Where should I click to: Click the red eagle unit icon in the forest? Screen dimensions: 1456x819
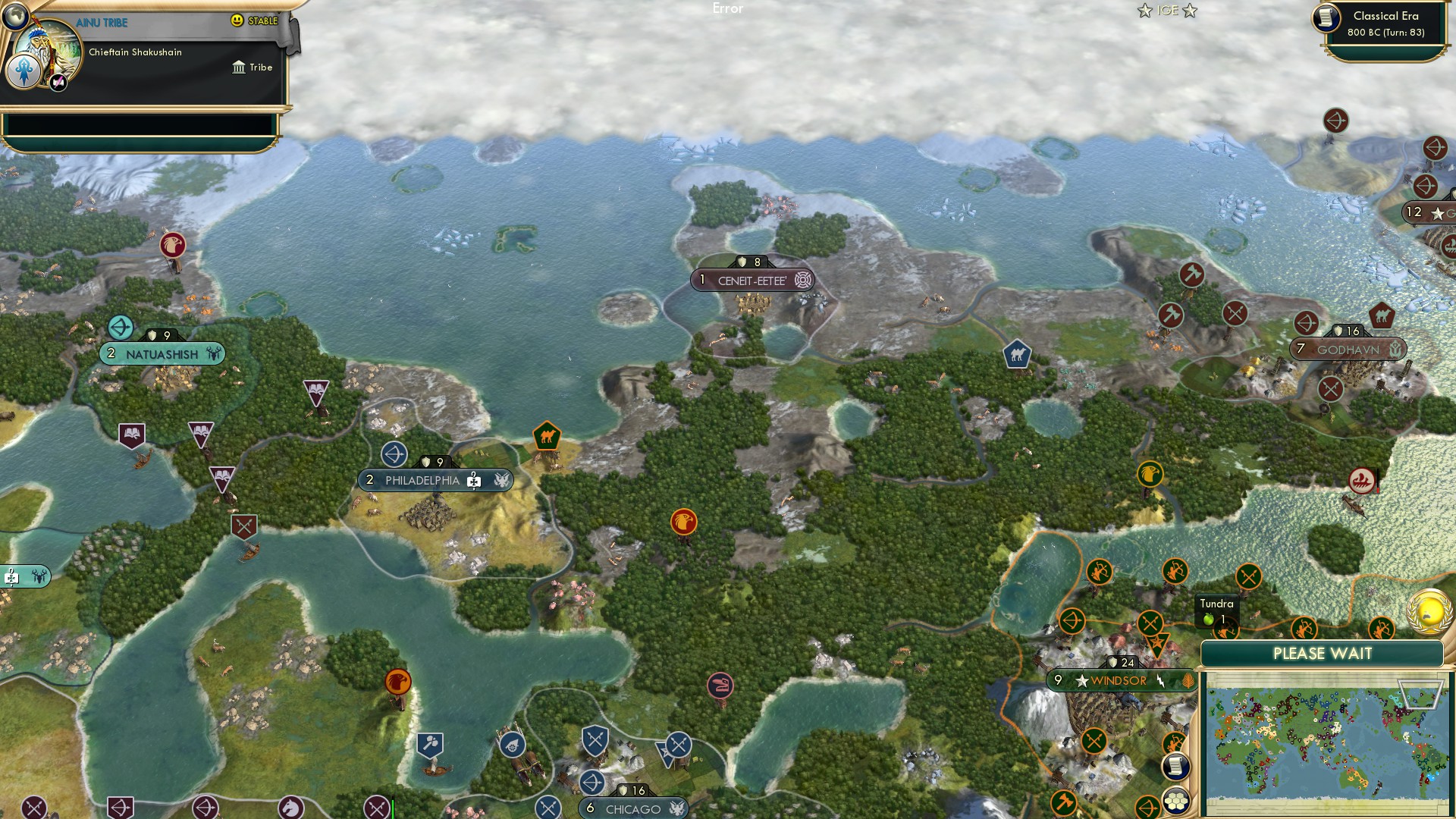coord(684,522)
